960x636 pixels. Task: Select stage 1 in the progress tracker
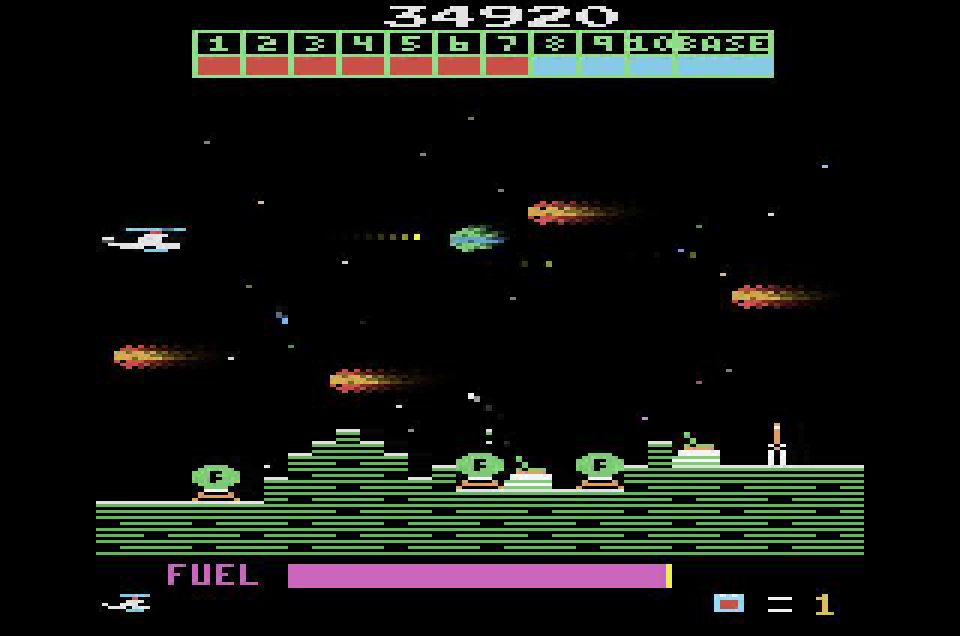point(218,54)
